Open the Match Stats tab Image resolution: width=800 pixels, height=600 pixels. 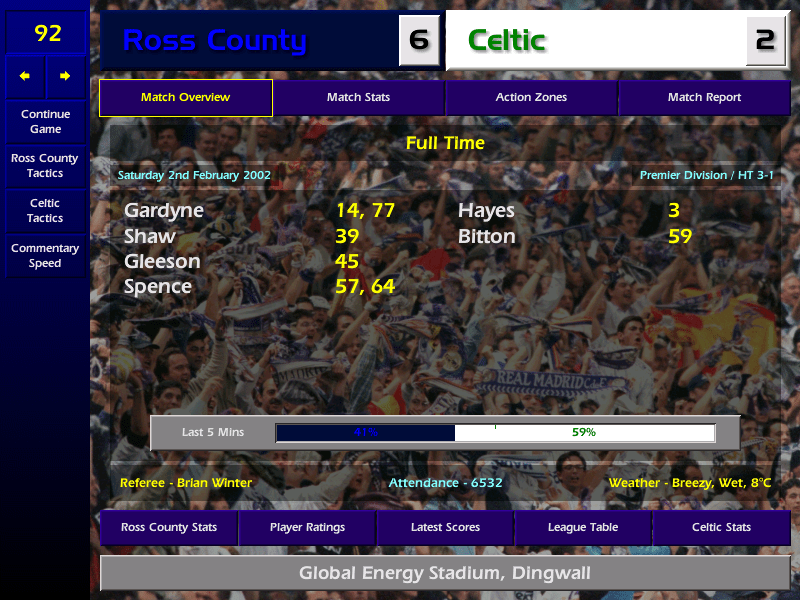click(x=358, y=98)
